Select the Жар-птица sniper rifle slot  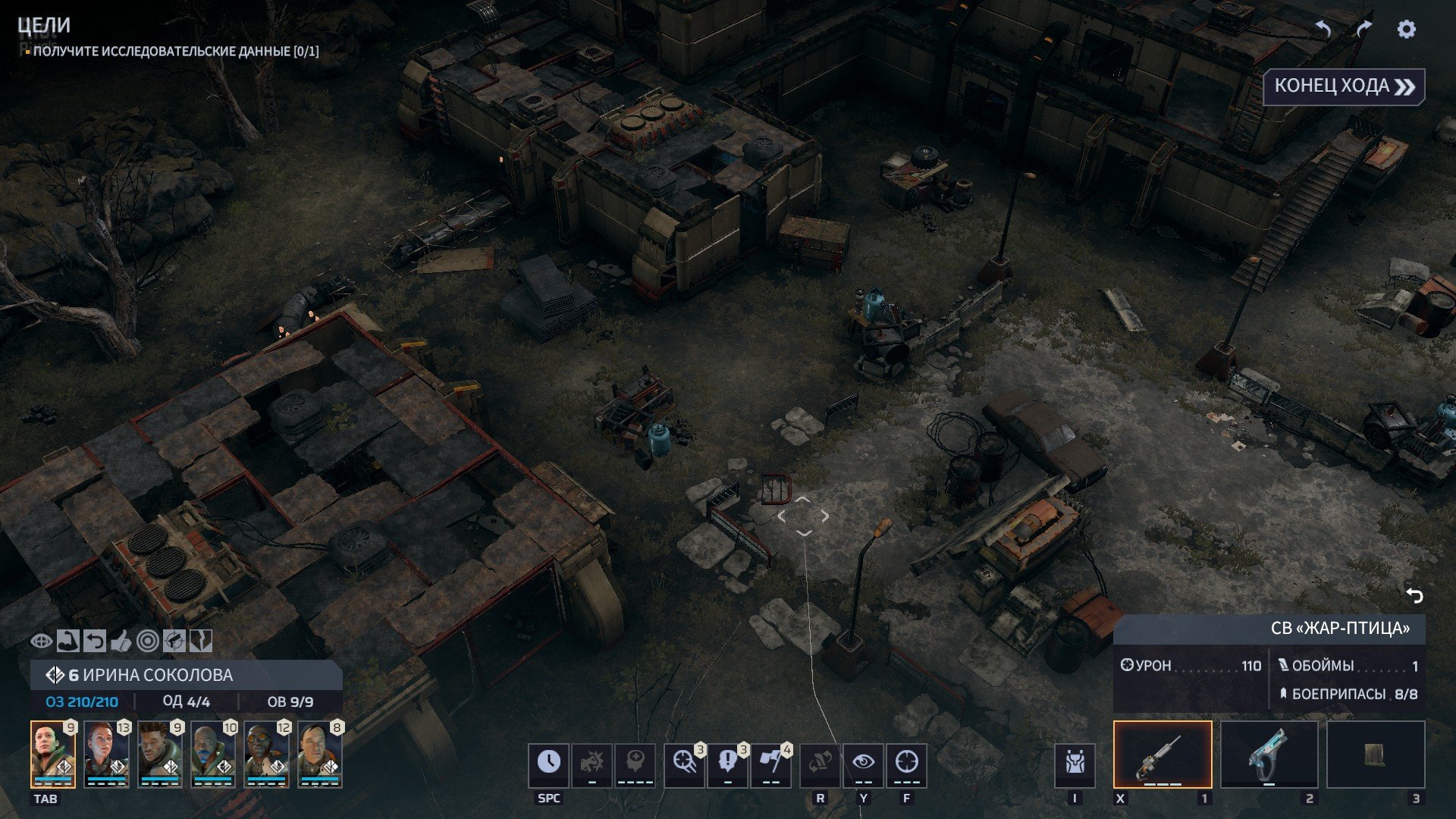[x=1162, y=754]
